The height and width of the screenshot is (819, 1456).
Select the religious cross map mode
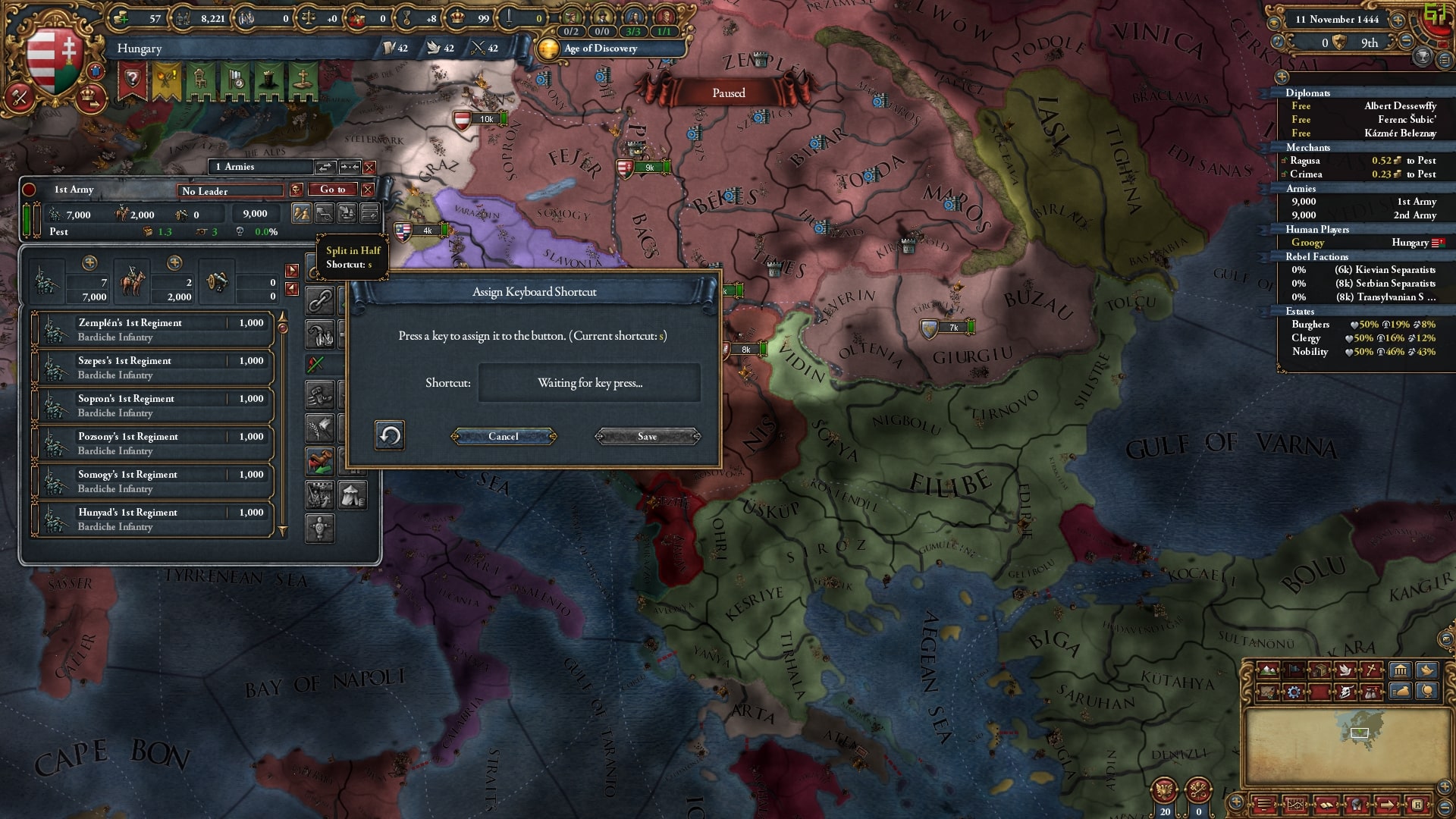pyautogui.click(x=1373, y=670)
